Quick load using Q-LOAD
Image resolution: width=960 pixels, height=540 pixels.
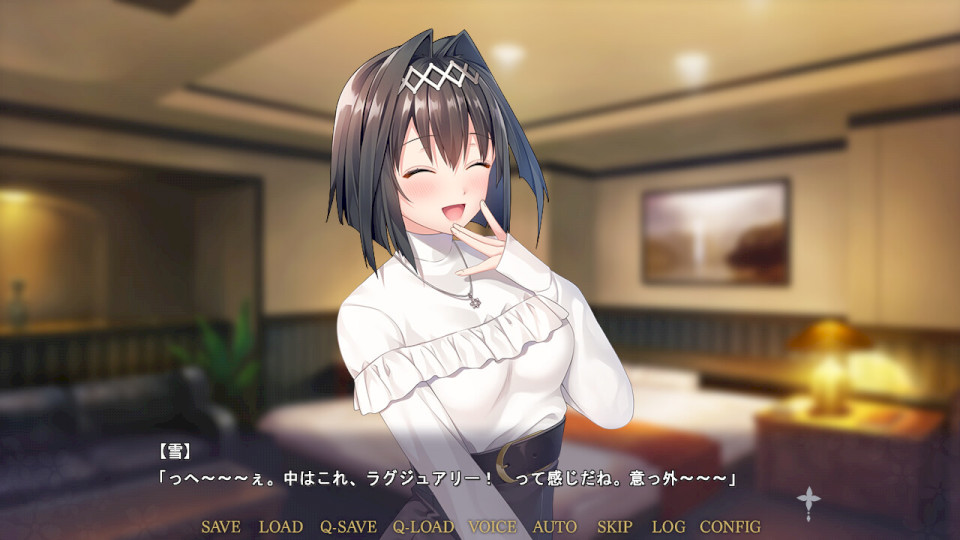423,527
